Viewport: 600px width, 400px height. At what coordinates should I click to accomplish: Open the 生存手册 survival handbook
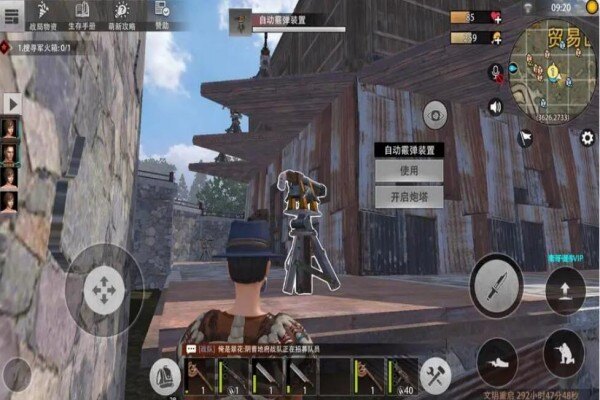pyautogui.click(x=84, y=19)
